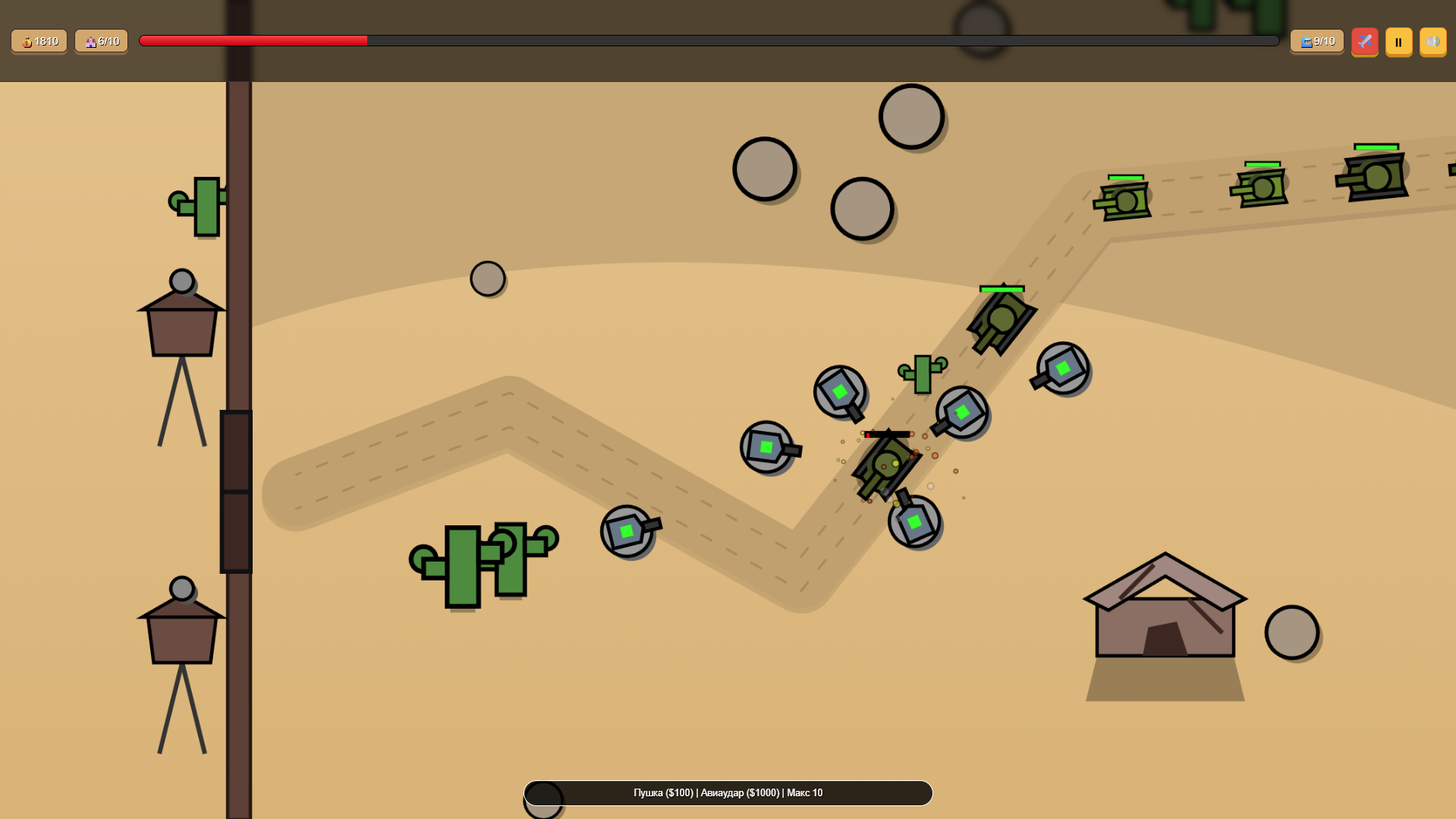Toggle the sound with the speaker button
Viewport: 1456px width, 819px height.
click(x=1432, y=42)
